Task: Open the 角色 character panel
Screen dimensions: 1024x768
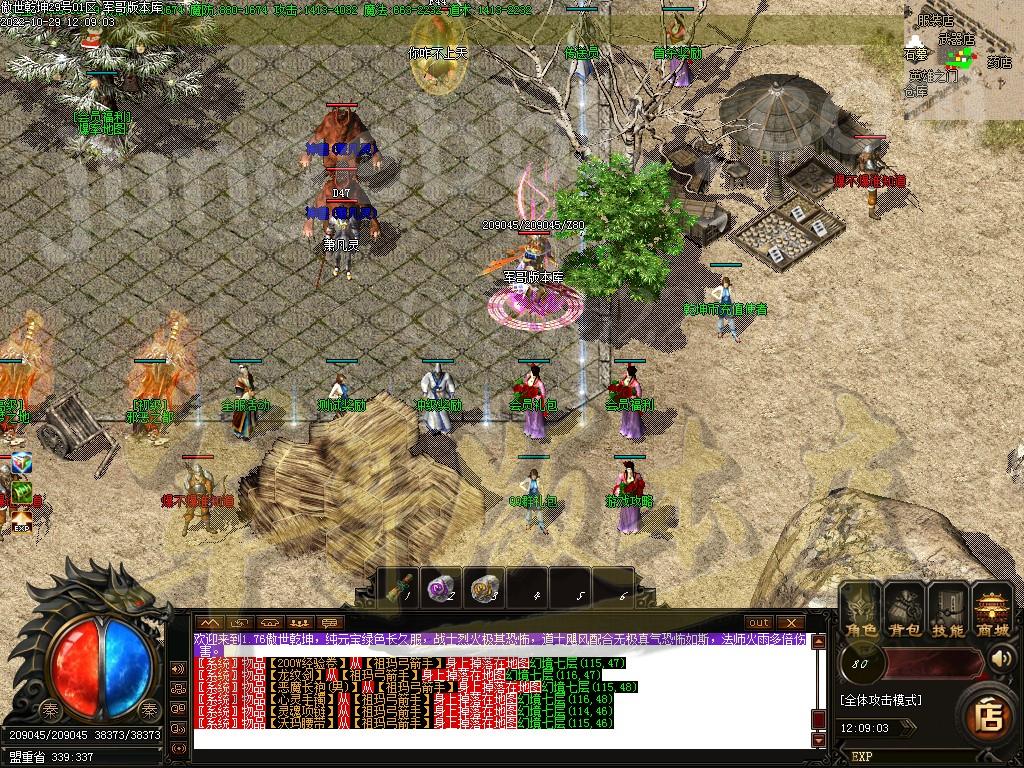Action: tap(860, 611)
